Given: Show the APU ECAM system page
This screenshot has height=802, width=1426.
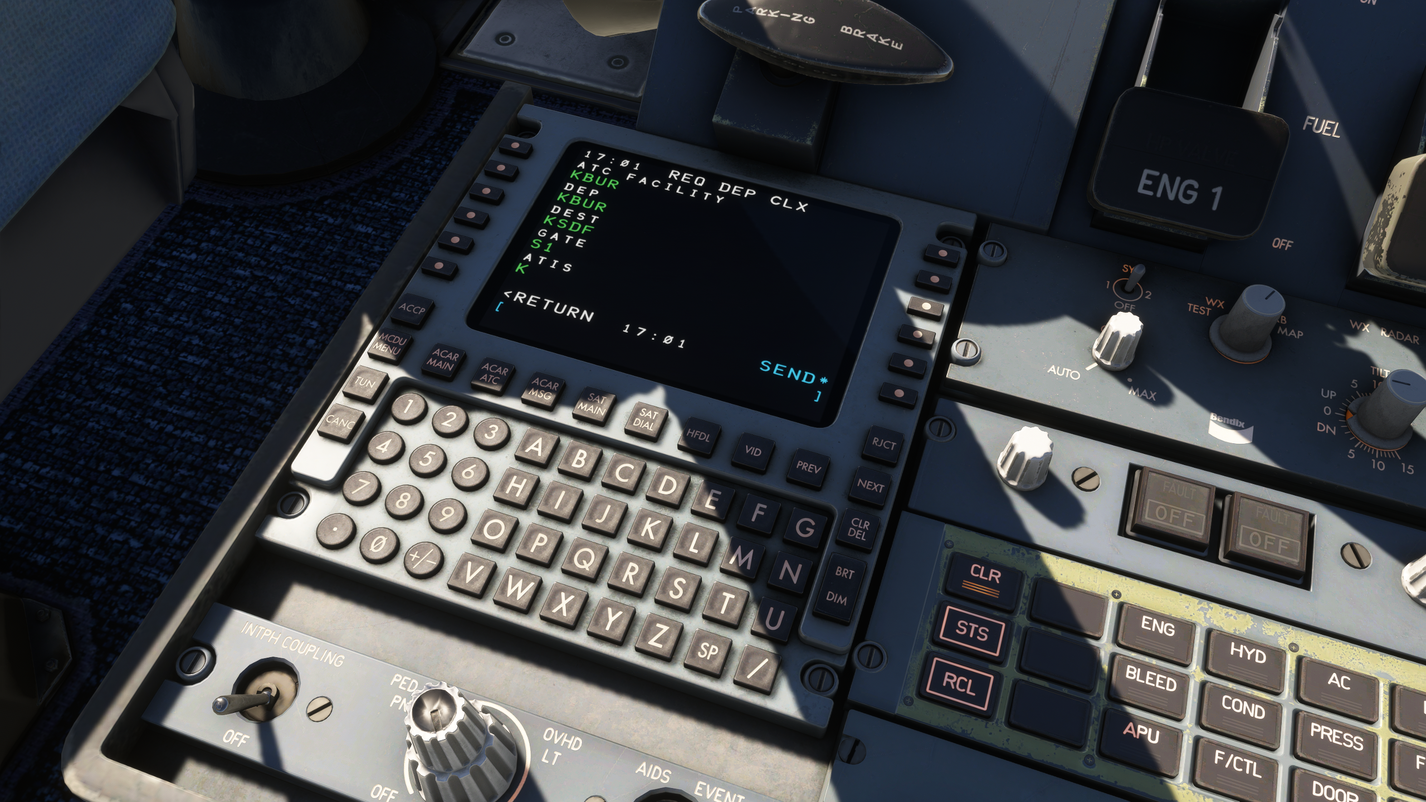Looking at the screenshot, I should [1139, 738].
